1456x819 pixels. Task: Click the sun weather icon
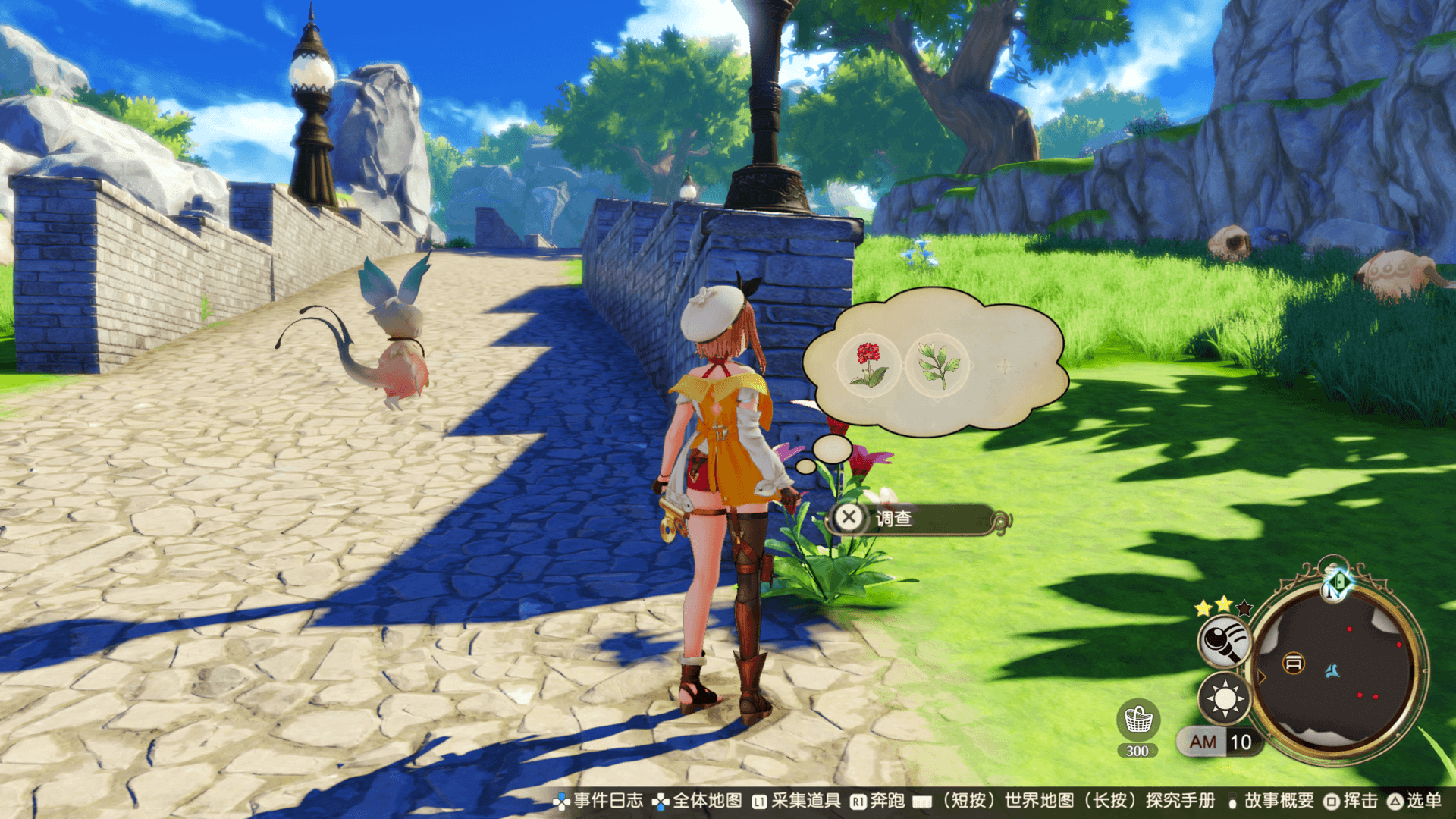point(1224,698)
